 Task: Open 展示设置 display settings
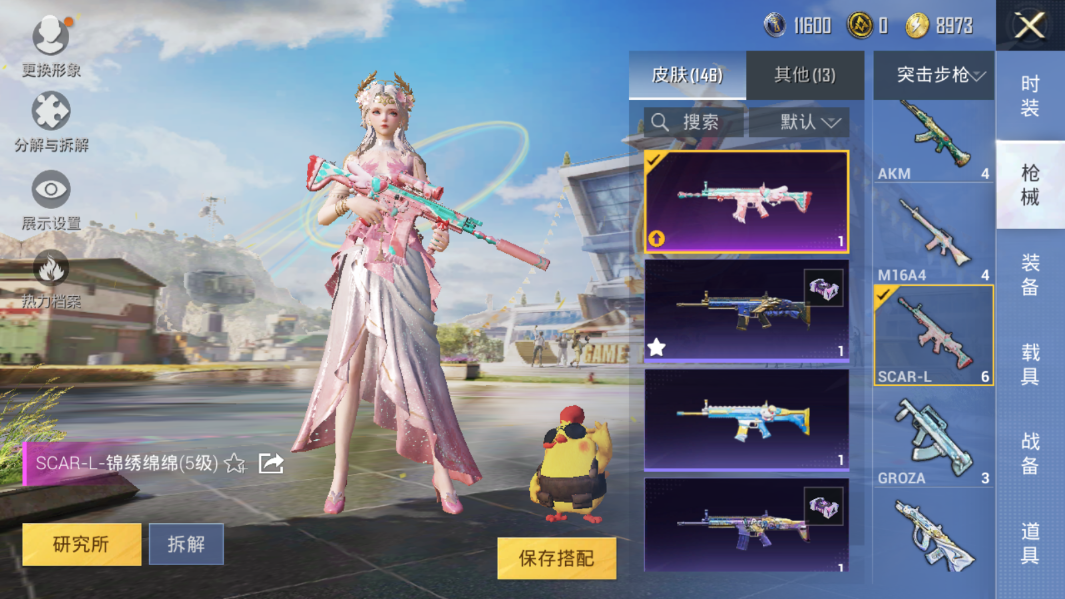coord(51,200)
